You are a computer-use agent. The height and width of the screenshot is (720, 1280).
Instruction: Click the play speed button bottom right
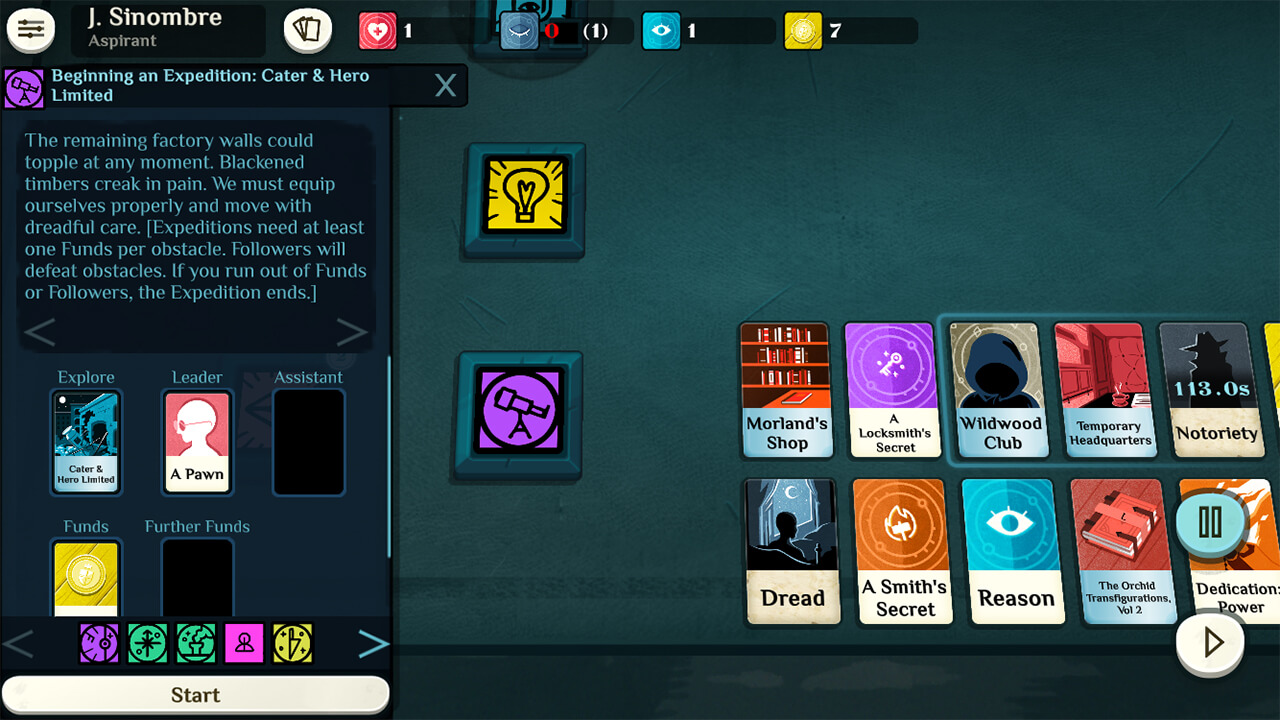[1210, 643]
